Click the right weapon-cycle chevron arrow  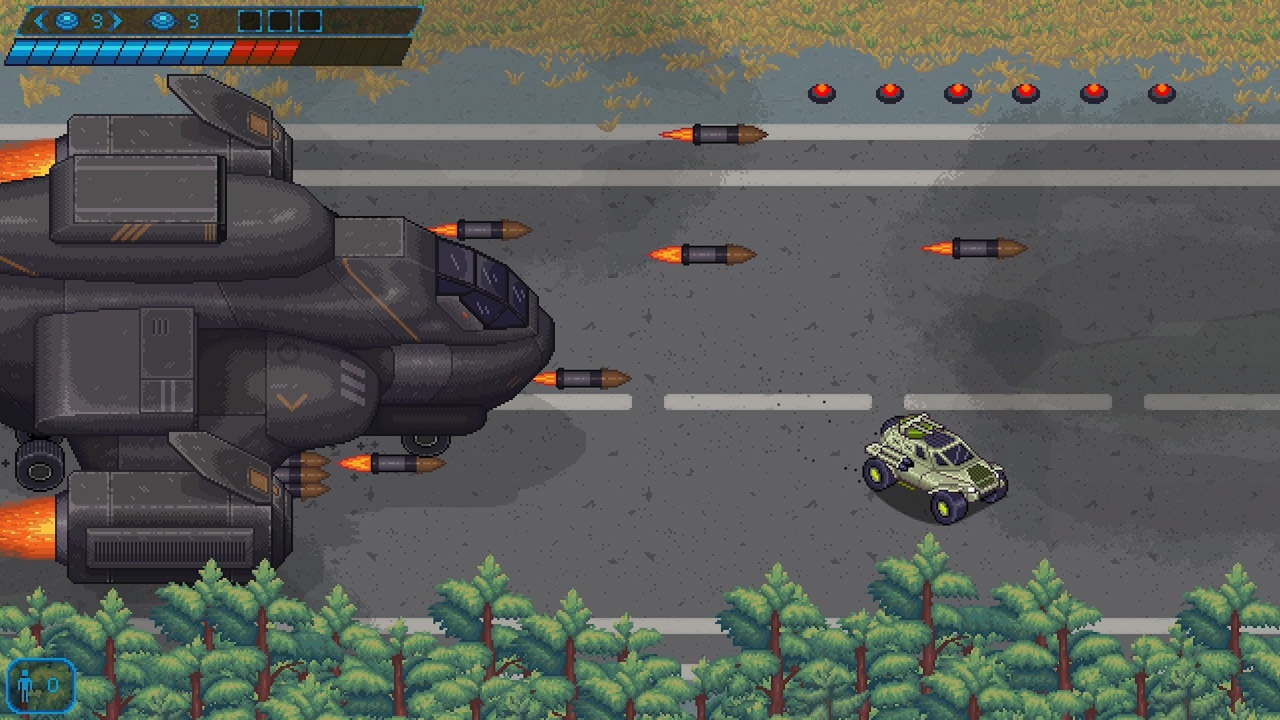(x=116, y=19)
